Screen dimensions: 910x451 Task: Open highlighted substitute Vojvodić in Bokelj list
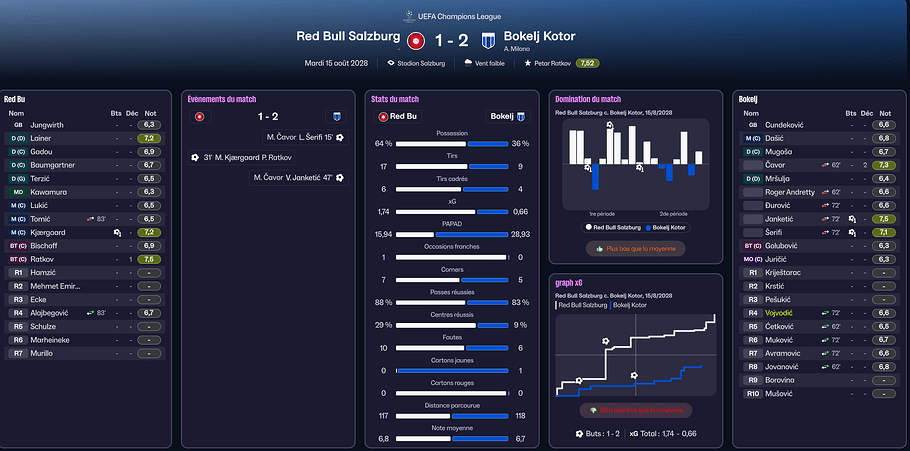pos(784,312)
